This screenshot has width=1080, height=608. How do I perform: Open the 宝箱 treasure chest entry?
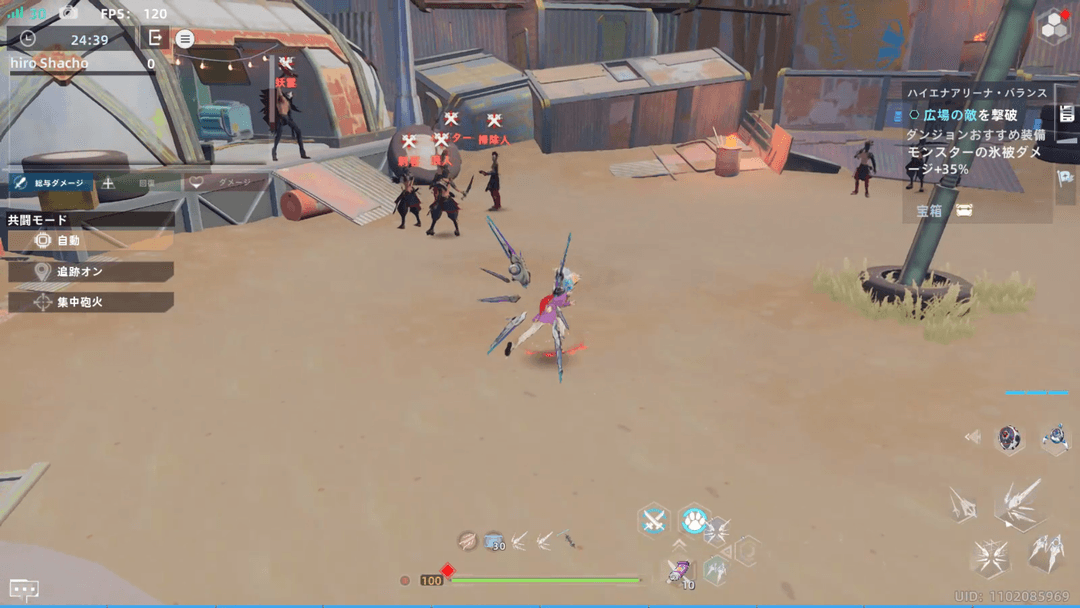coord(944,211)
